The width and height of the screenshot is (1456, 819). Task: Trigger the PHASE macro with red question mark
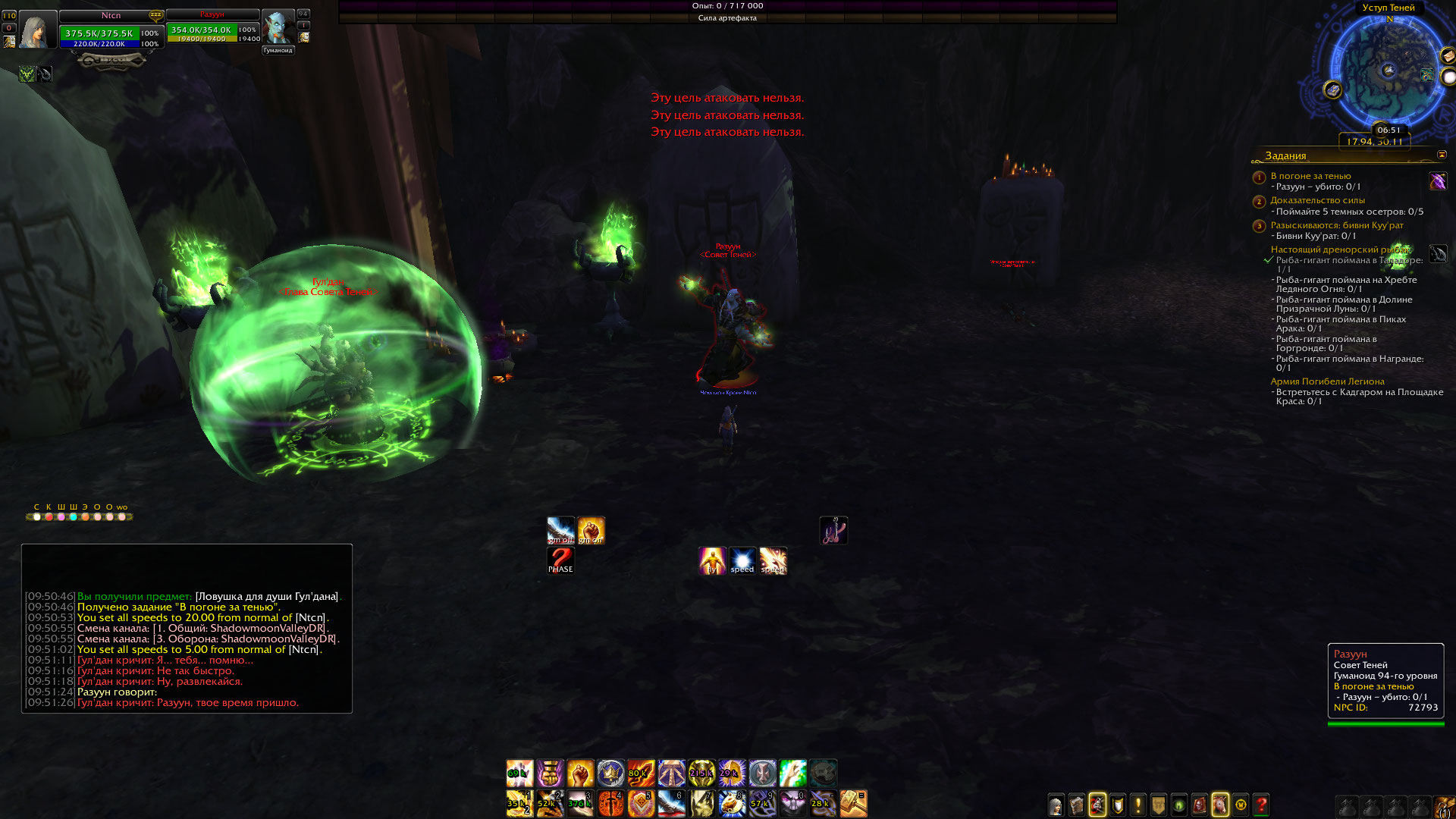[x=560, y=560]
